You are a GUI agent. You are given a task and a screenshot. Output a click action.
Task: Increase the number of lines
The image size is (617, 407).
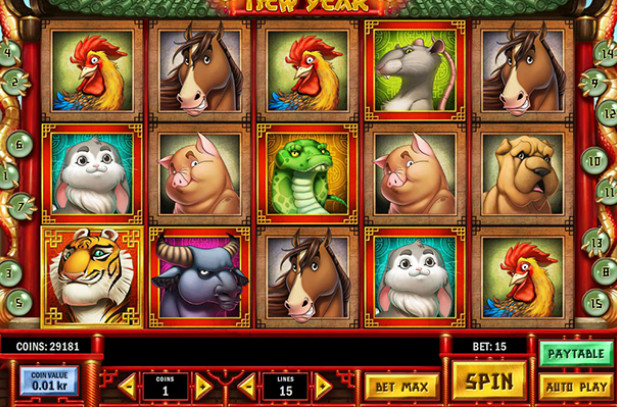[323, 385]
